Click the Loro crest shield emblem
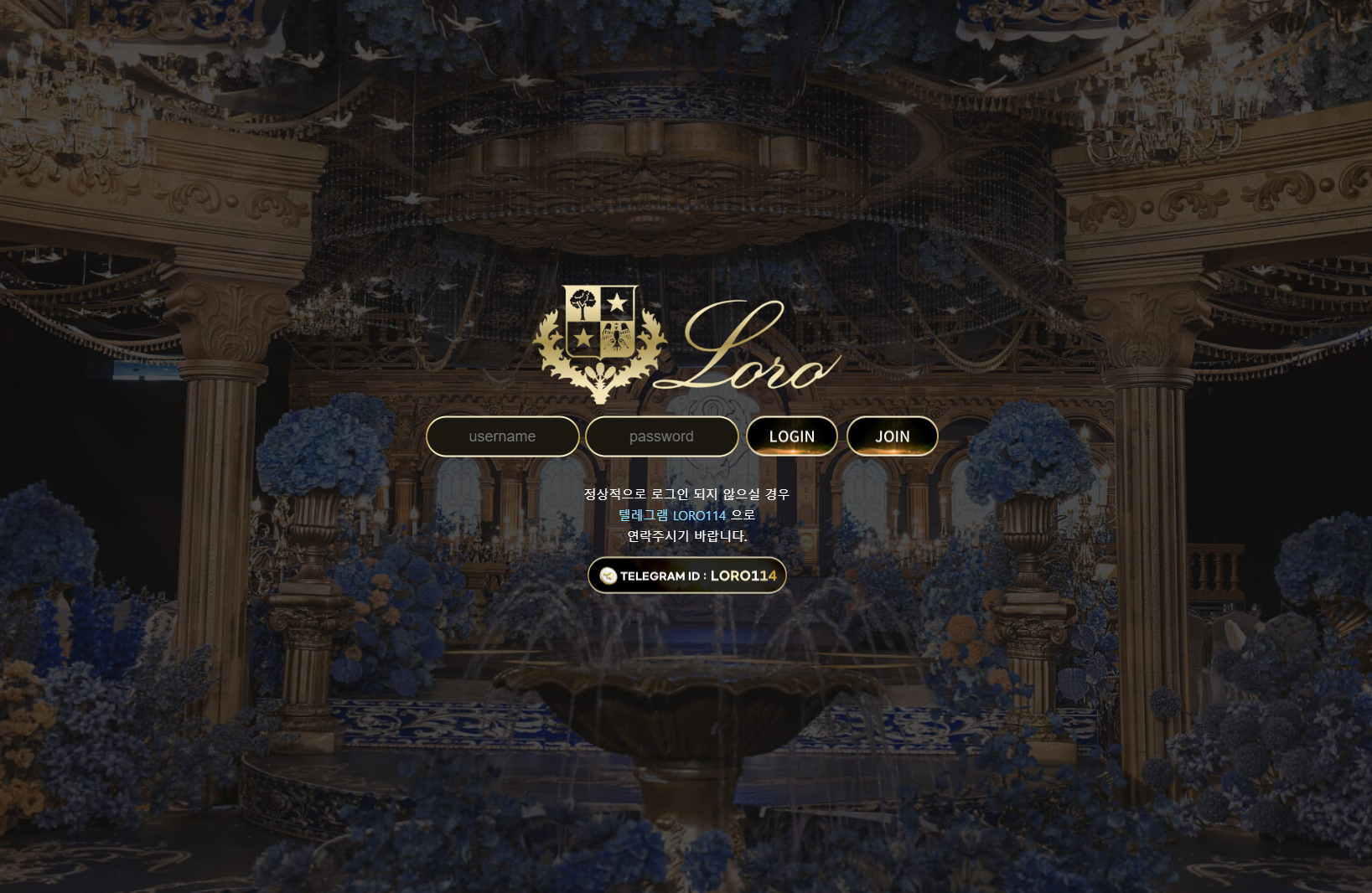The image size is (1372, 893). (x=600, y=323)
